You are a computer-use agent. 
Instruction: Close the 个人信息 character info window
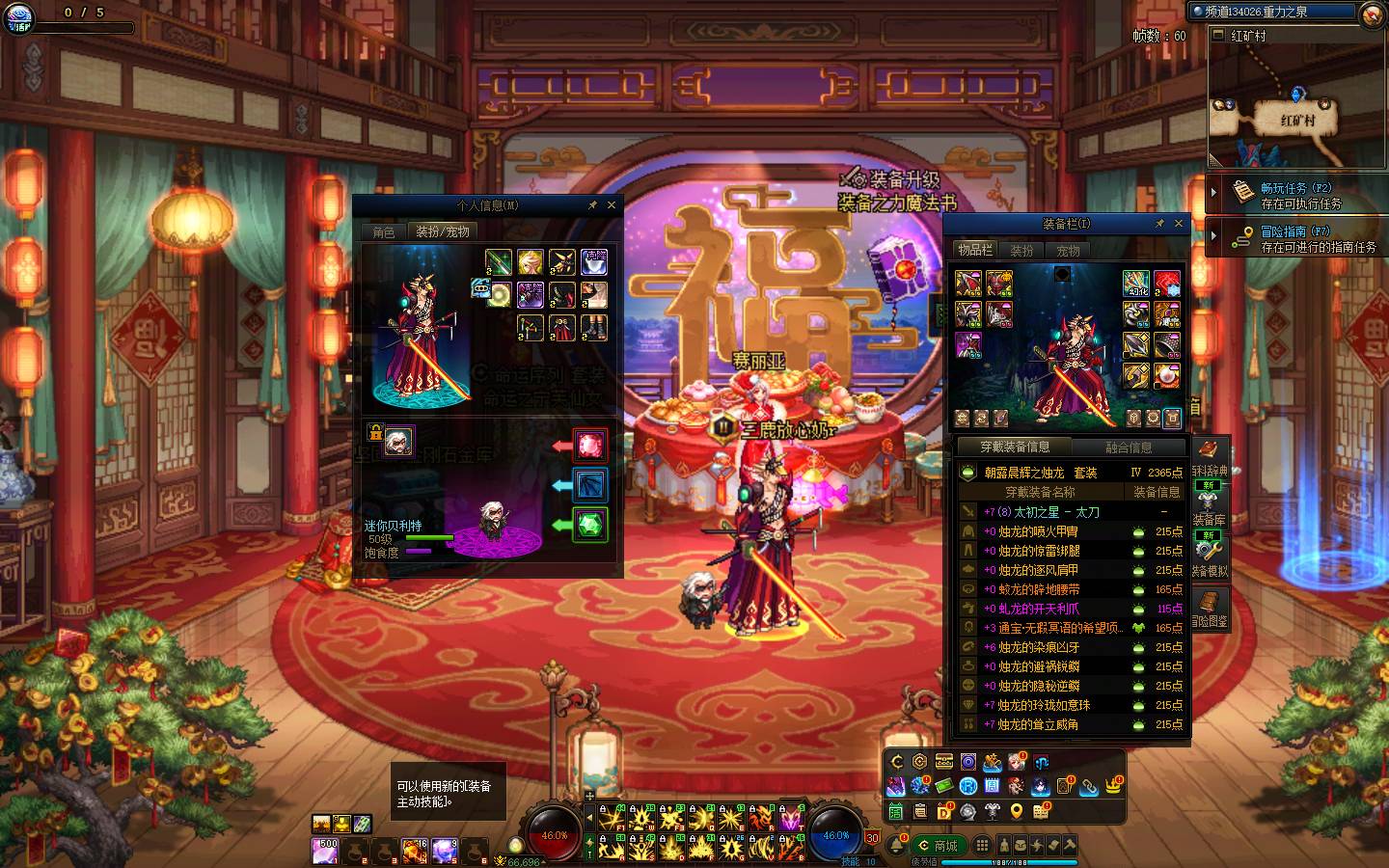611,205
